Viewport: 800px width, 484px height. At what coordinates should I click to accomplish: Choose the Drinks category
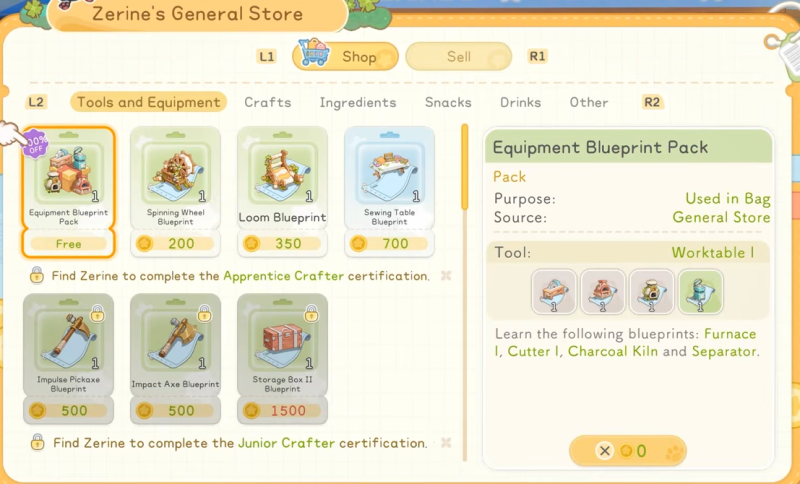tap(521, 102)
